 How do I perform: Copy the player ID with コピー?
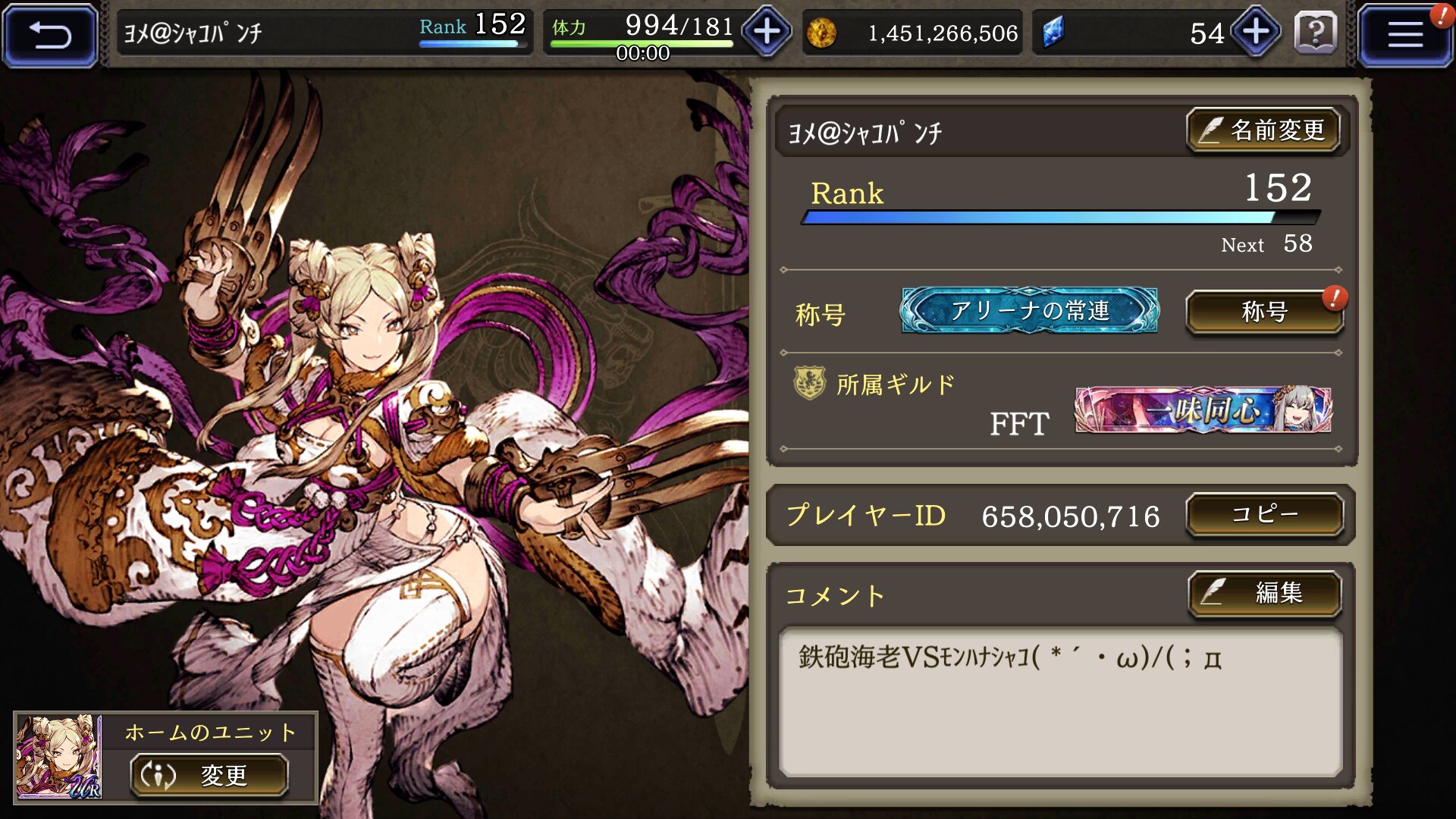[x=1264, y=515]
